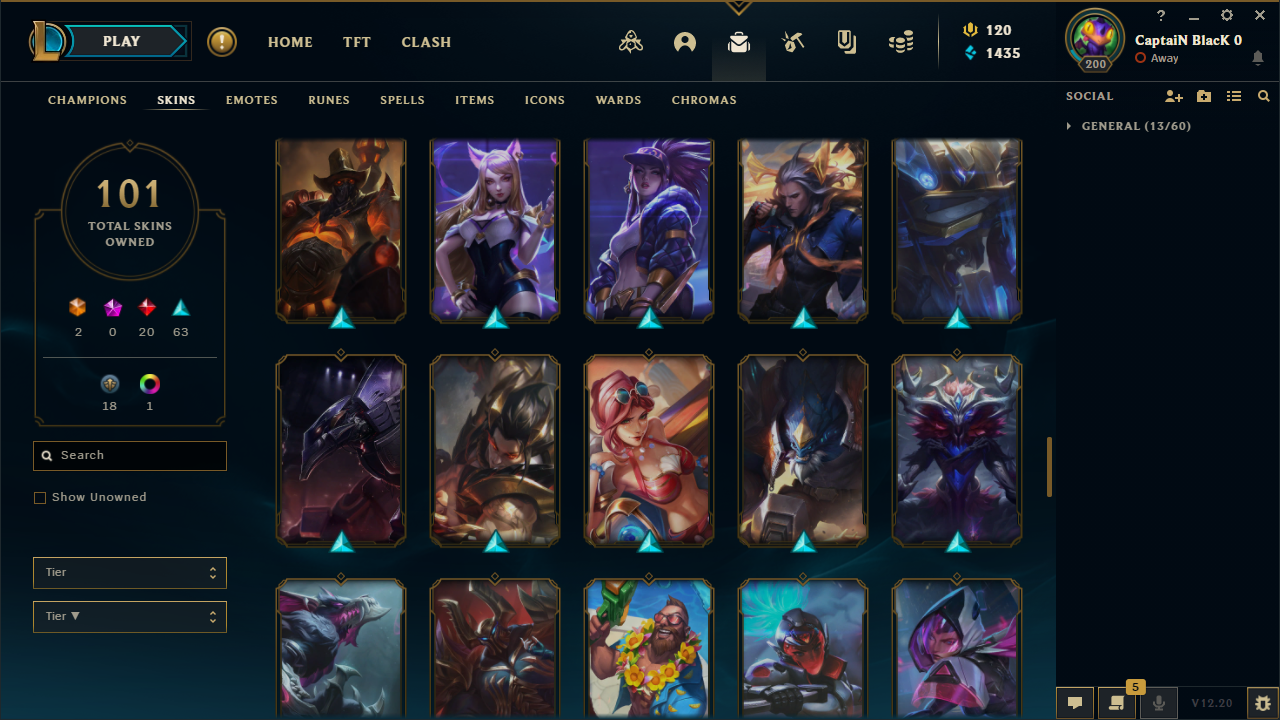Switch to the CHAMPIONS tab

[x=87, y=100]
